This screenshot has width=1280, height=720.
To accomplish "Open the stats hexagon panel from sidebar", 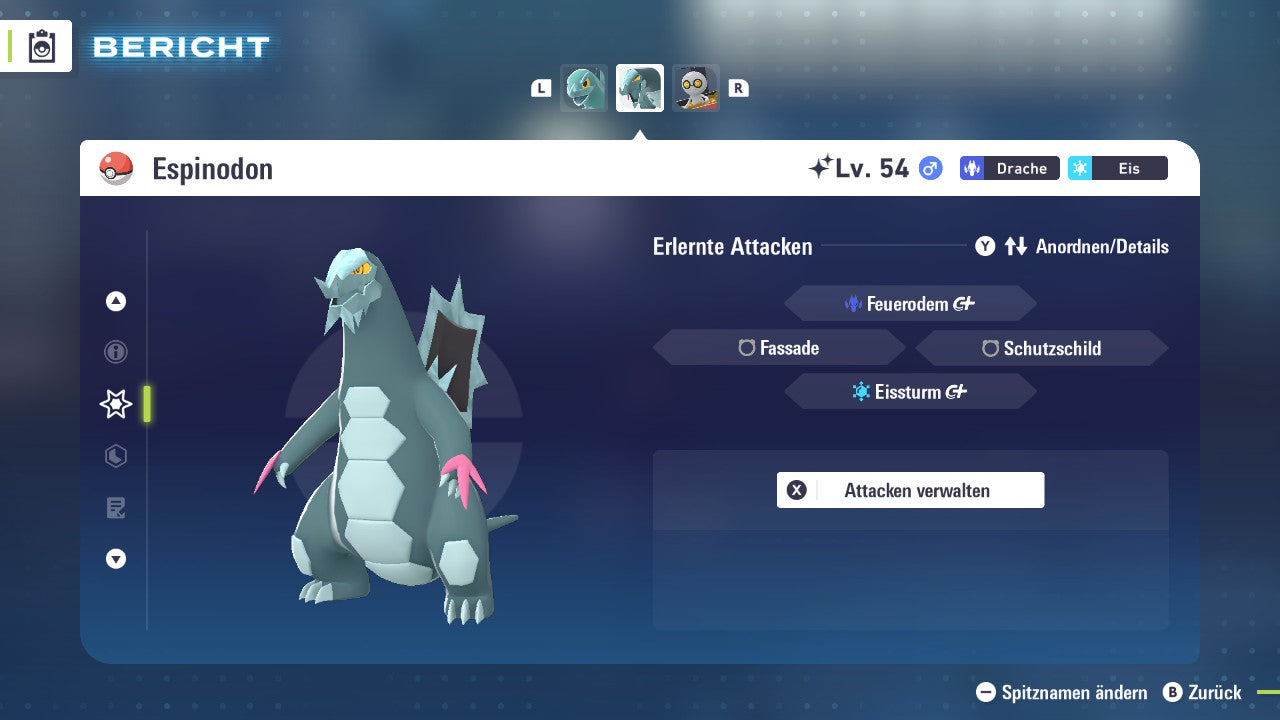I will coord(115,456).
